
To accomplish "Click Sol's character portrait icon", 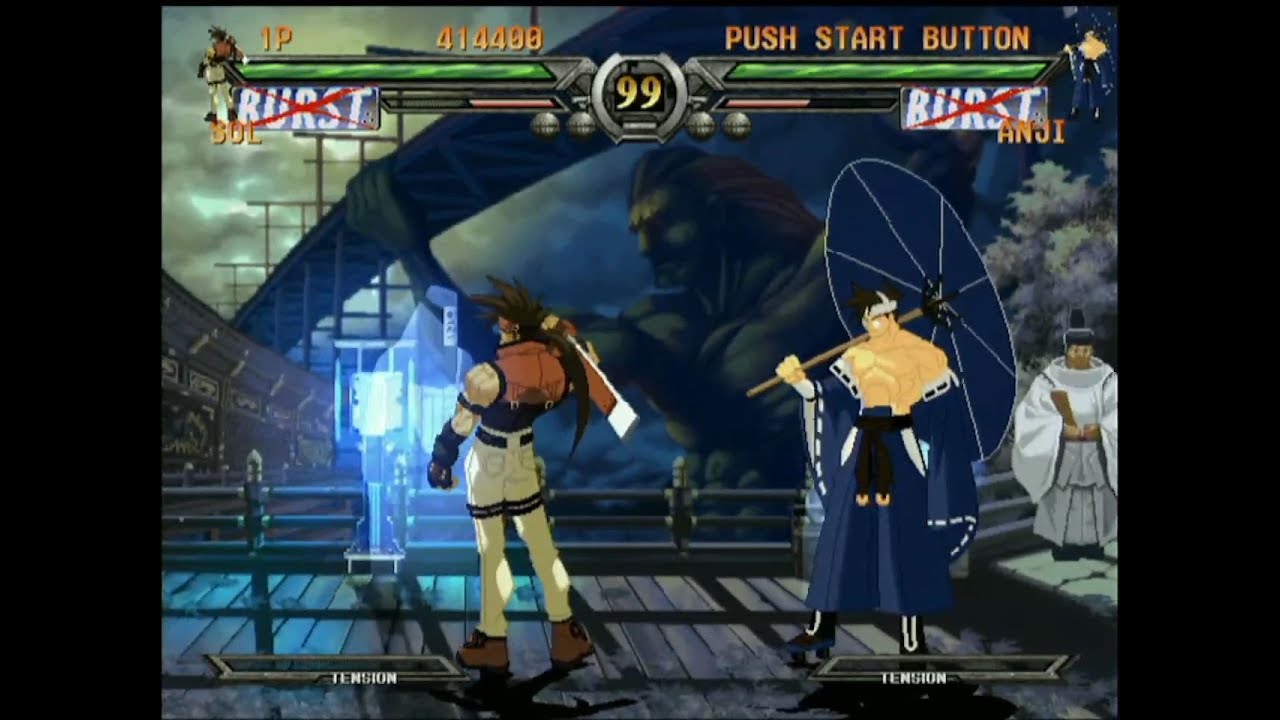I will 216,70.
